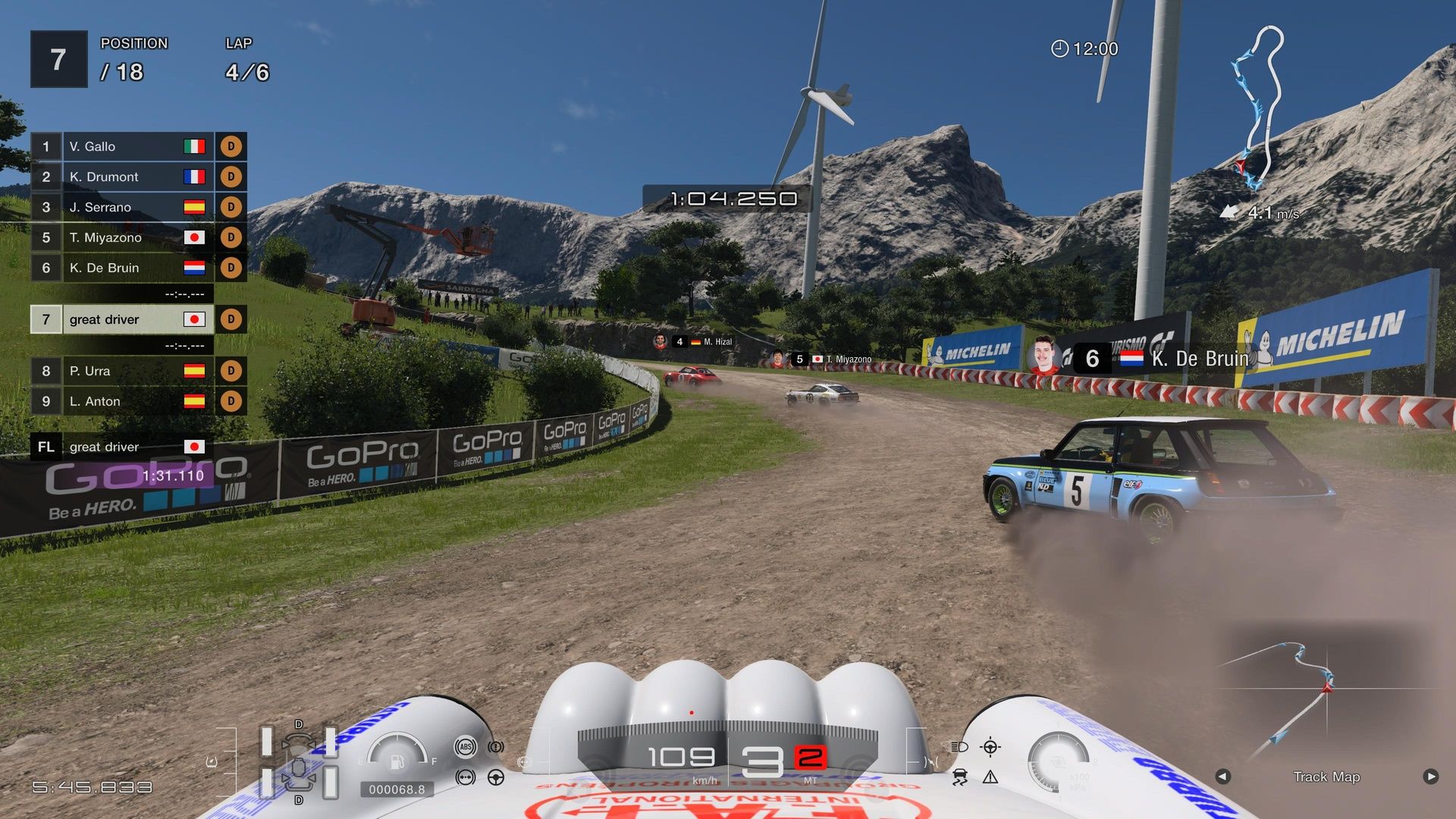1456x819 pixels.
Task: Select T. Miyazono in the standings list
Action: pos(123,237)
